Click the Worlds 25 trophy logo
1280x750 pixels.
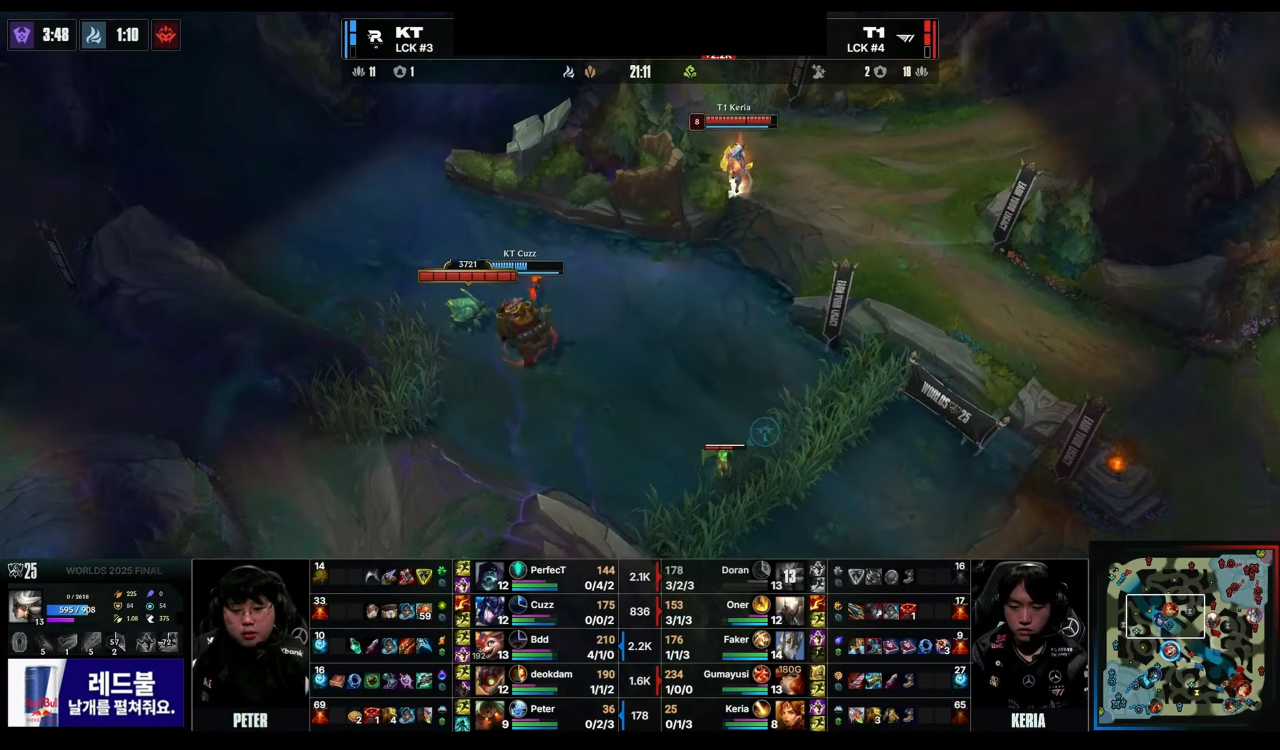[x=22, y=571]
